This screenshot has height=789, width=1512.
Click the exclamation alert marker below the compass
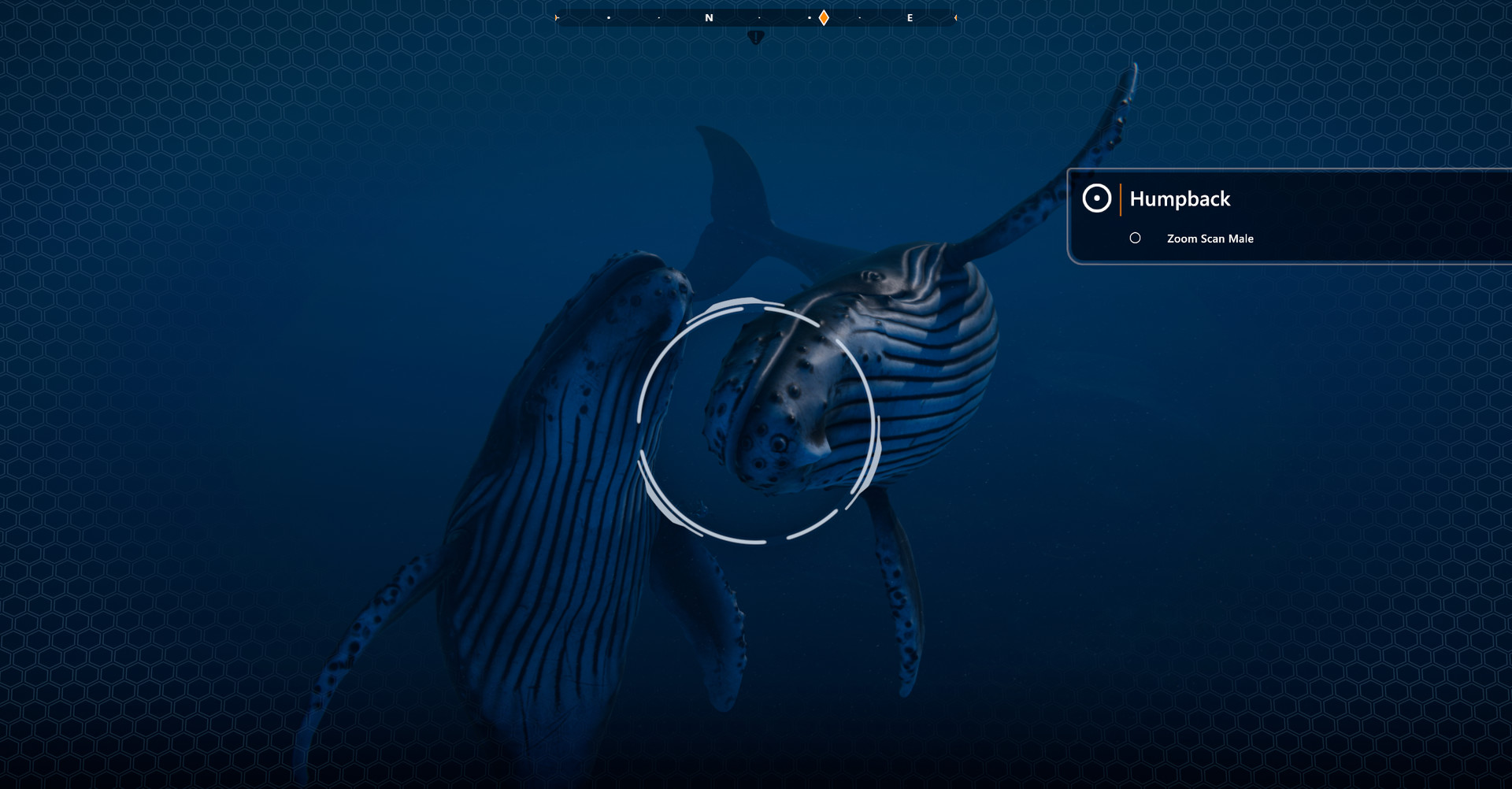[x=756, y=35]
